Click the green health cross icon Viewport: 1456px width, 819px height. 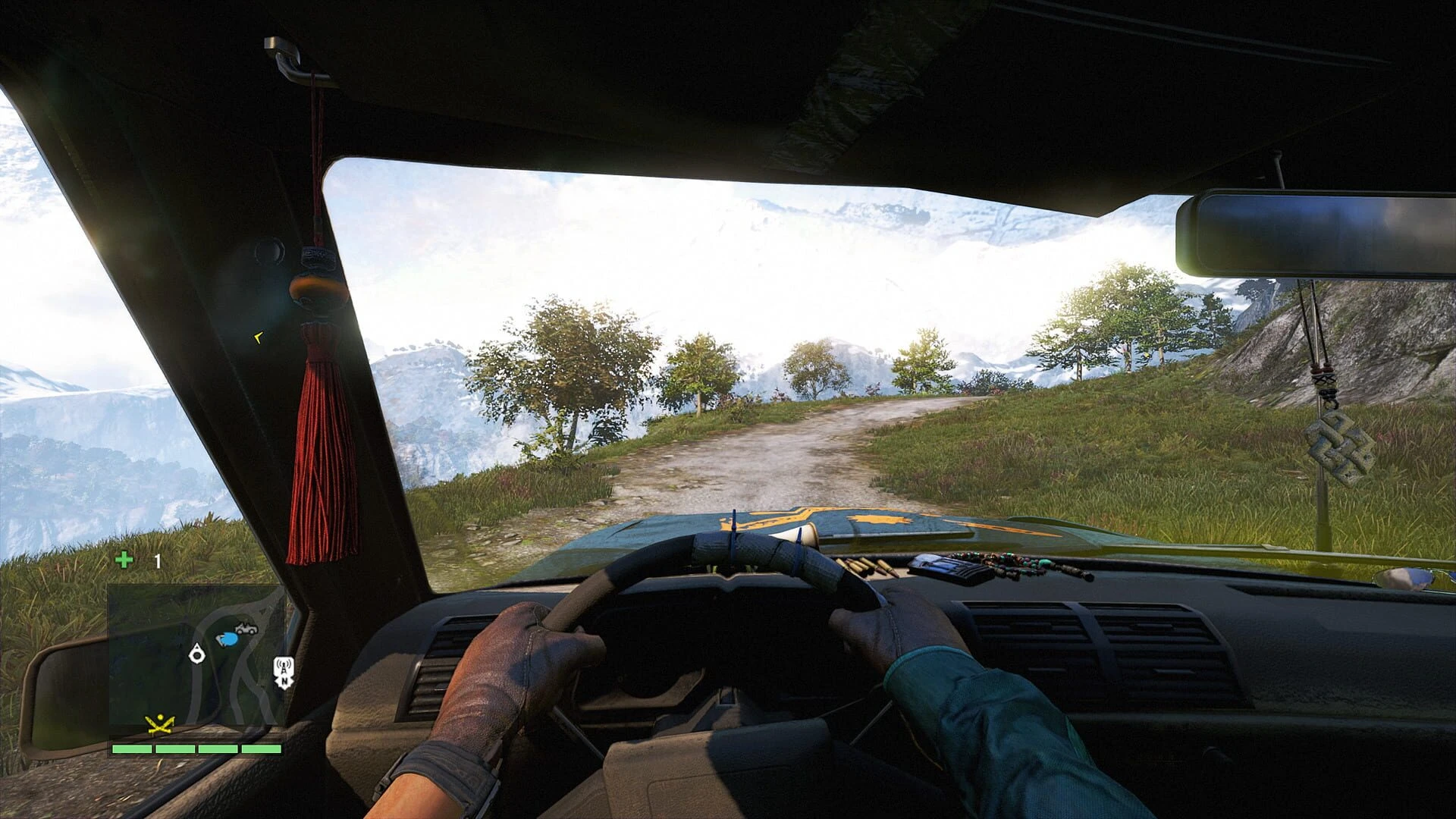pos(124,559)
